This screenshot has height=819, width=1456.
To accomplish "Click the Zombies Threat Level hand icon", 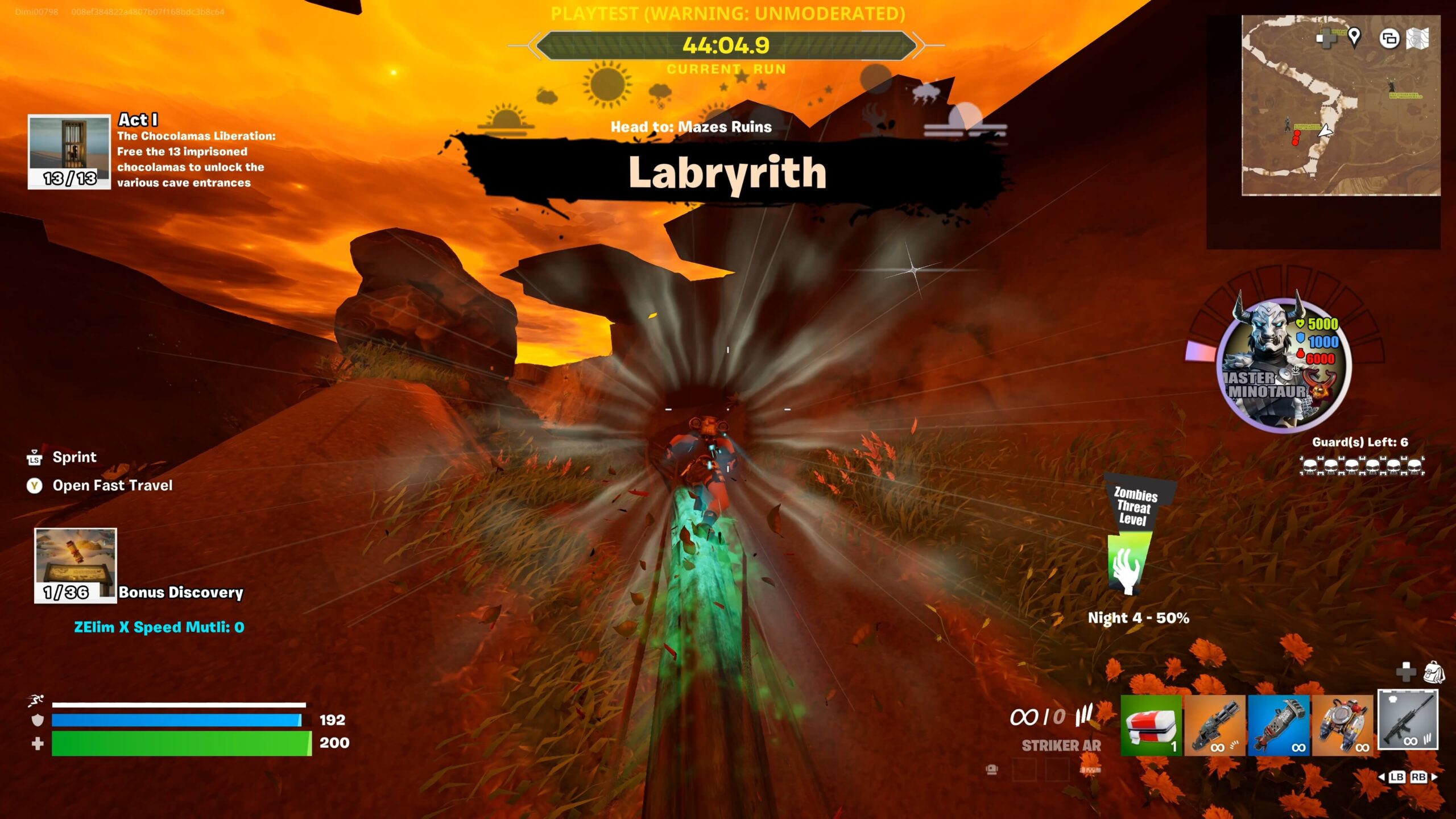I will [1127, 568].
